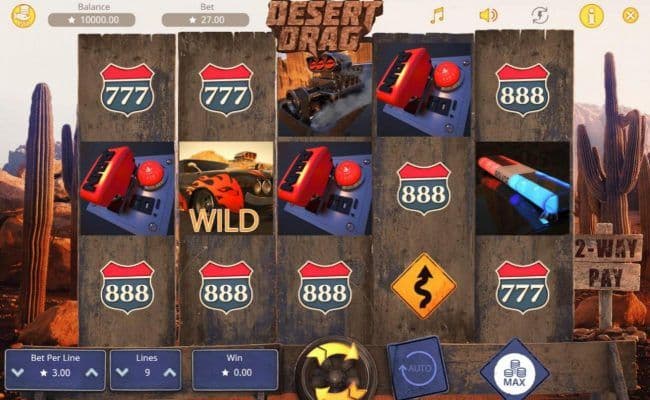
Task: Click the circular arrows refresh icon
Action: click(540, 15)
